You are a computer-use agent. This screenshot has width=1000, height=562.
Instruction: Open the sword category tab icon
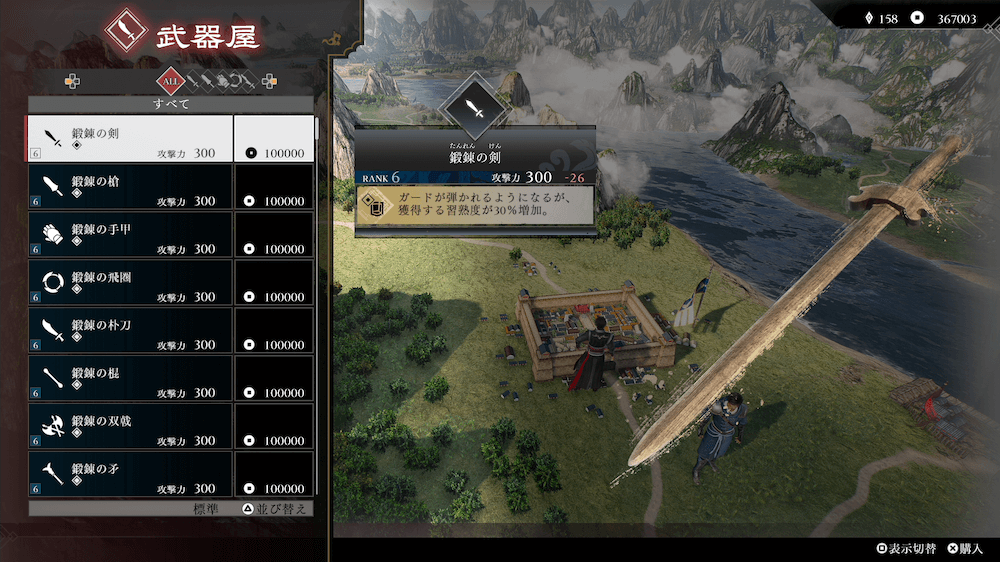[x=194, y=80]
